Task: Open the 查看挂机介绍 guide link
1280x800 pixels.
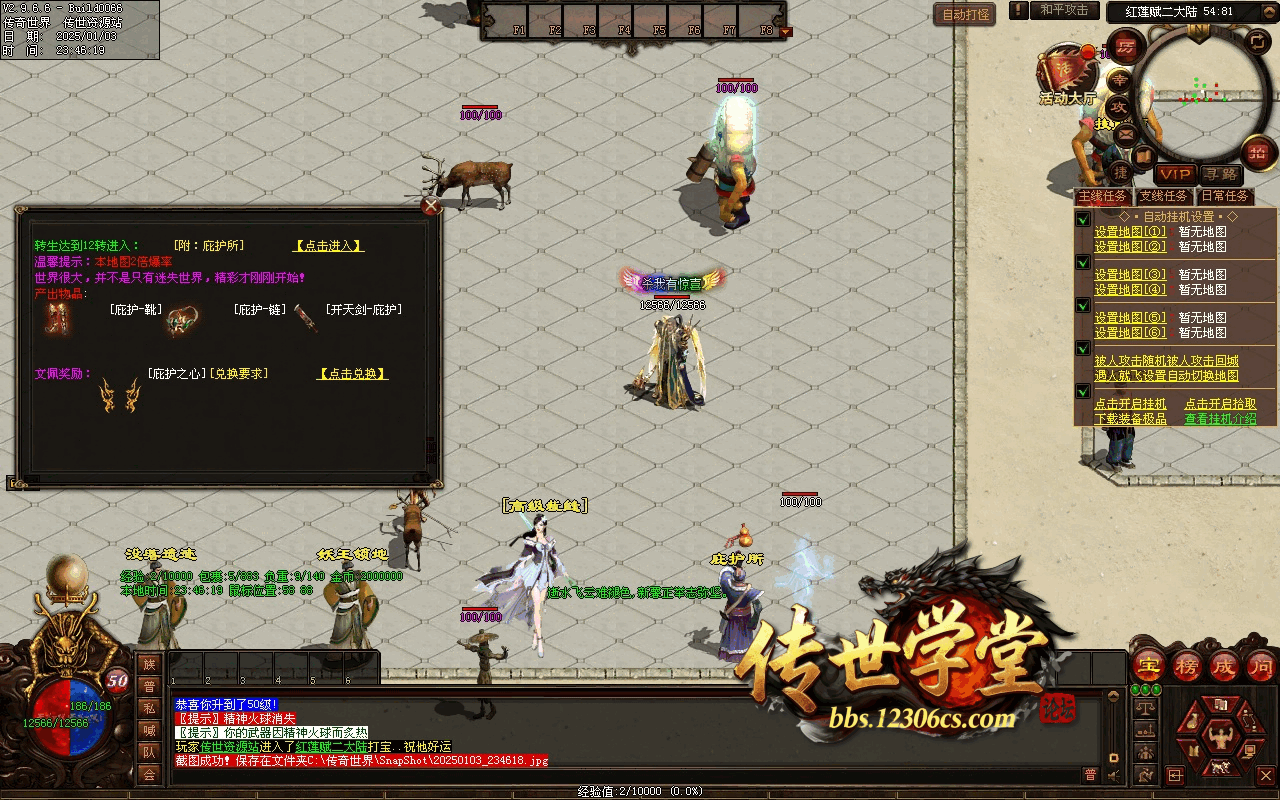Action: 1220,419
